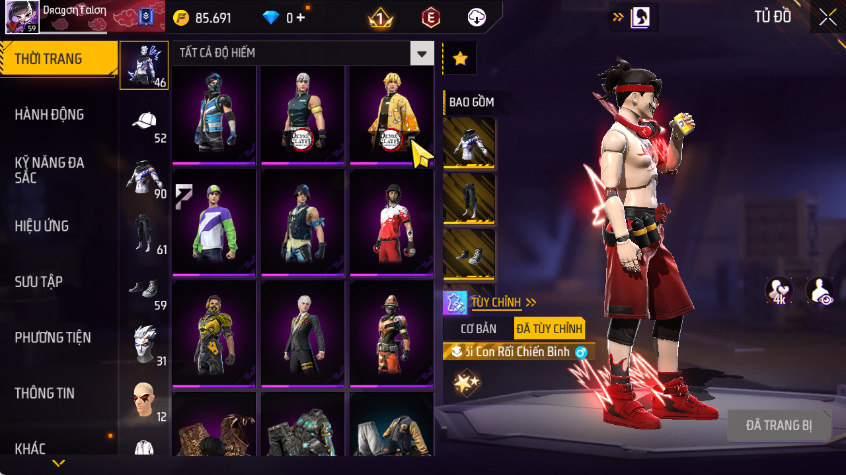
Task: Switch to the Cơ Bản option
Action: 478,328
